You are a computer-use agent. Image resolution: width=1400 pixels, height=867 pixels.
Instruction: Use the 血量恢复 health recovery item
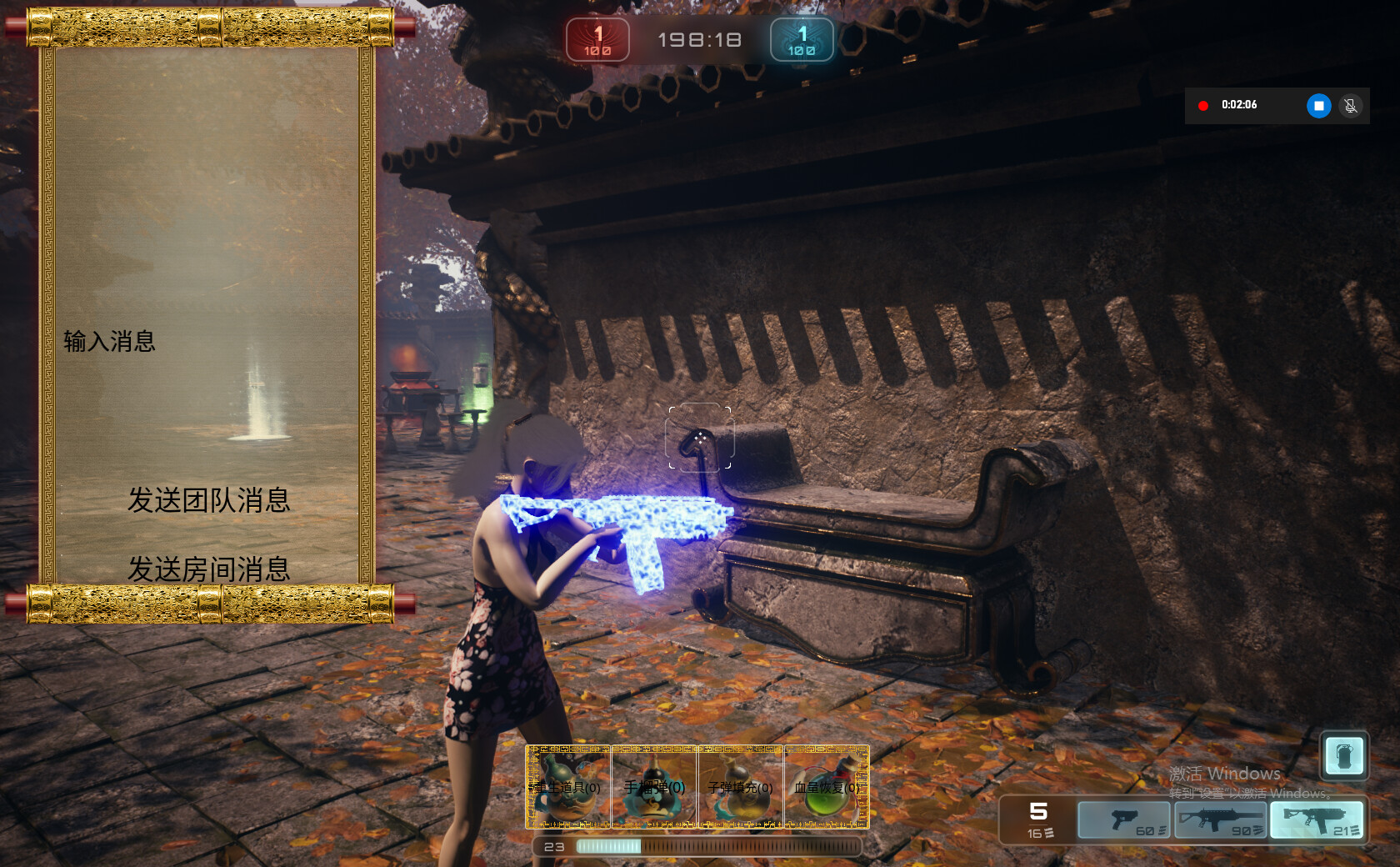[826, 788]
